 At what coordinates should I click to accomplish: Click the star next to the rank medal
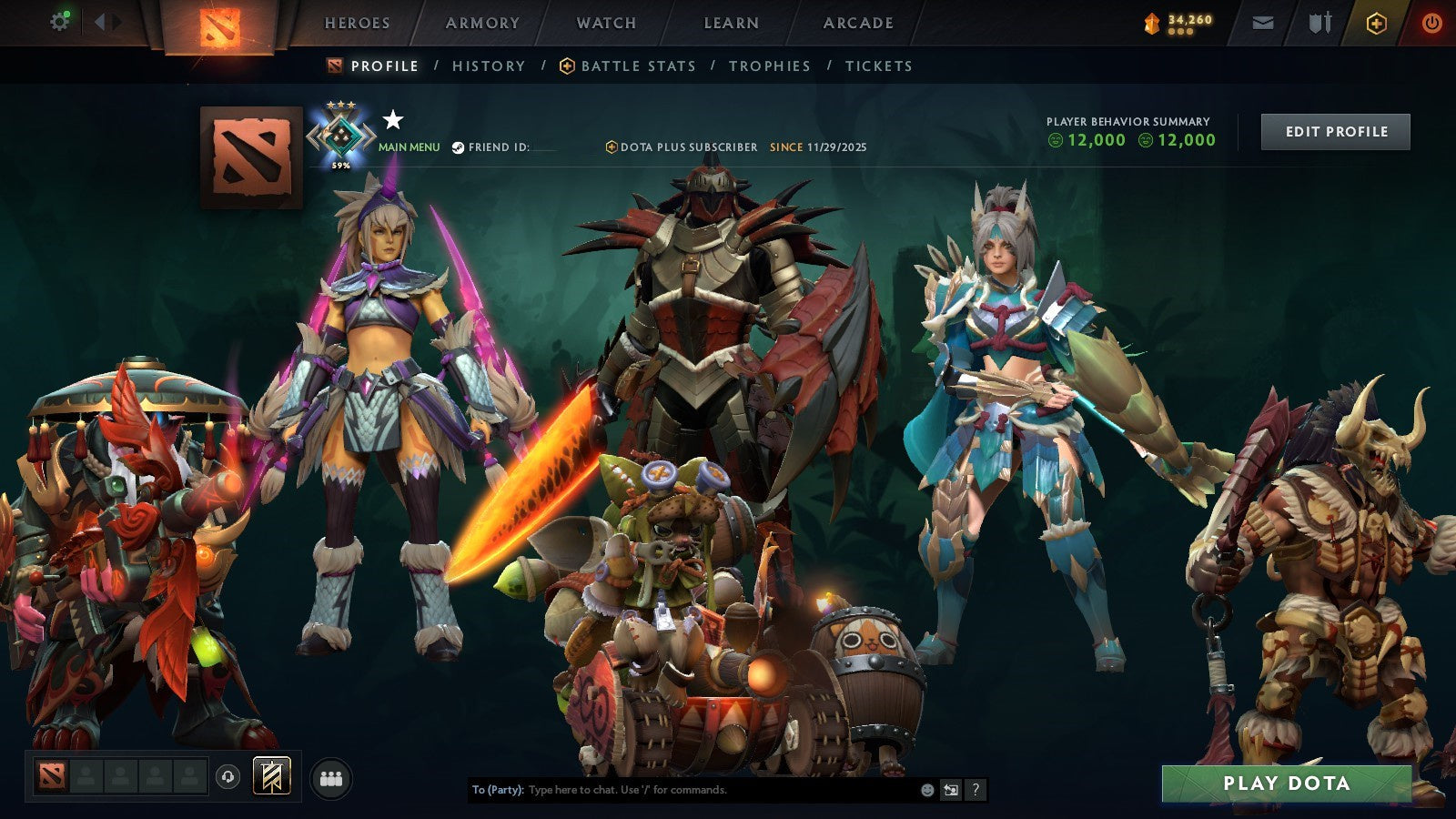(x=391, y=118)
